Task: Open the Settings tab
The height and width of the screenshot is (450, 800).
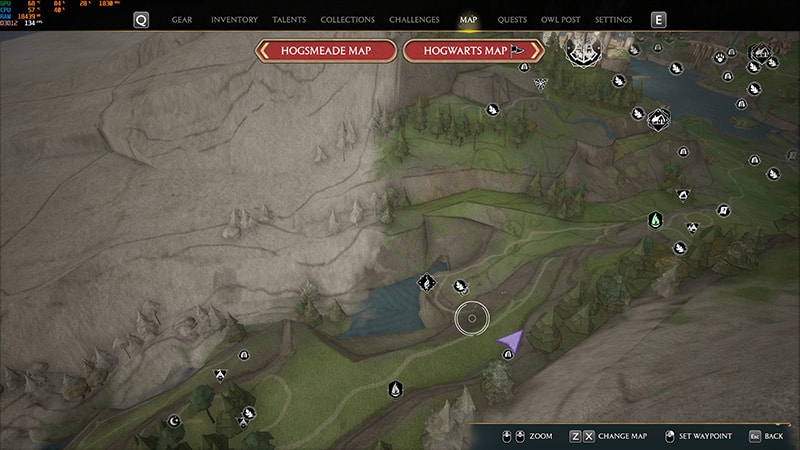Action: [x=613, y=20]
